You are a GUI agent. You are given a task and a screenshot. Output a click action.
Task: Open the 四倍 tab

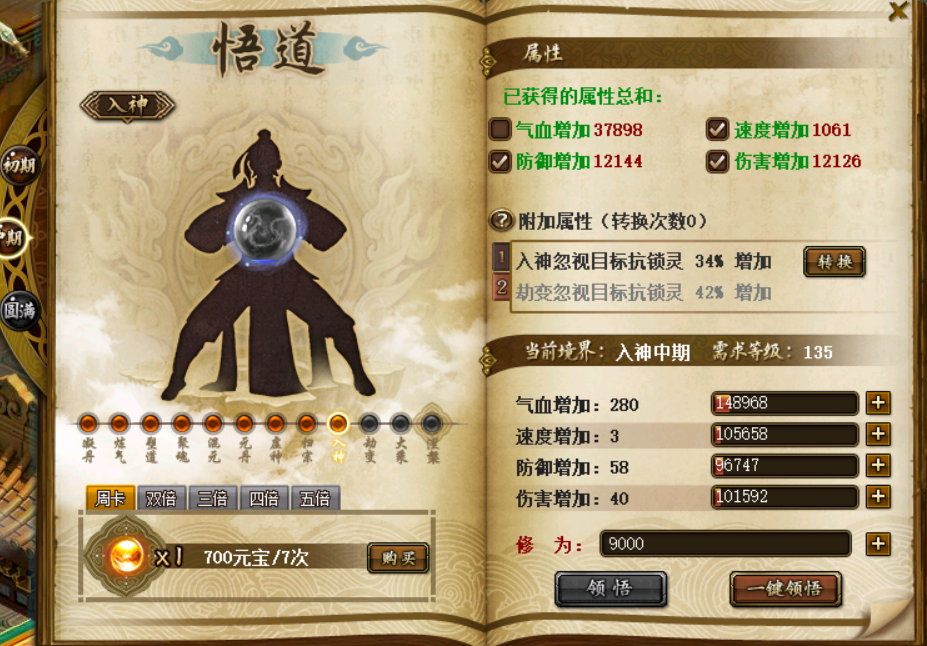263,498
